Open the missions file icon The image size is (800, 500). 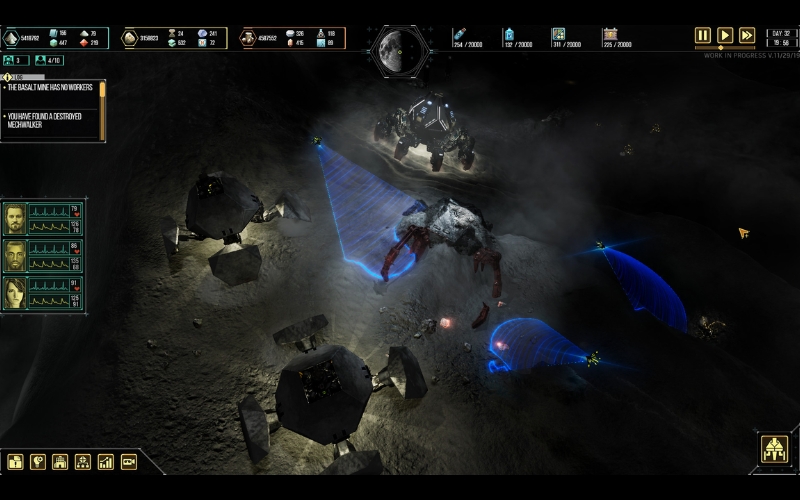[x=15, y=462]
